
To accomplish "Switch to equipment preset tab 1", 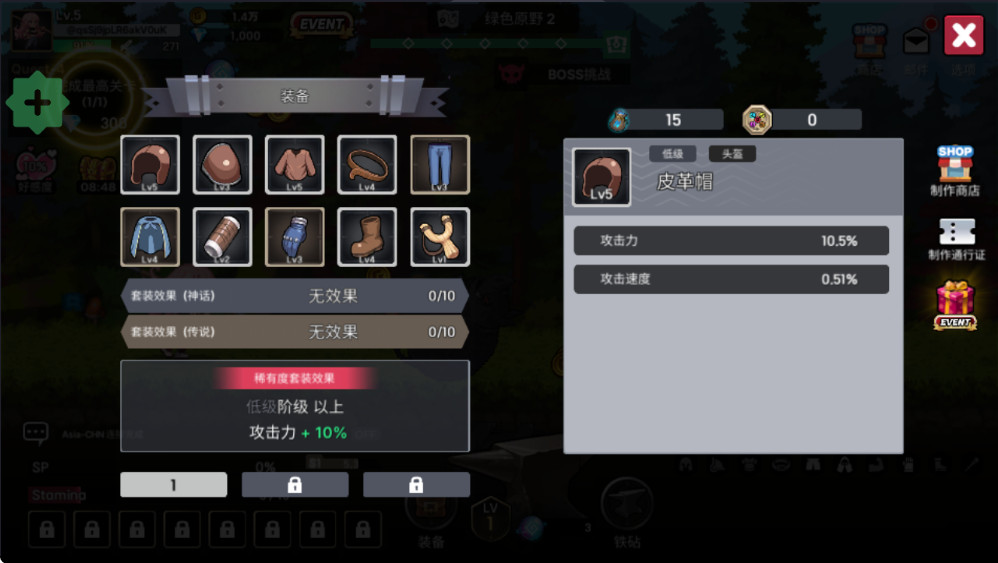I will pyautogui.click(x=174, y=485).
